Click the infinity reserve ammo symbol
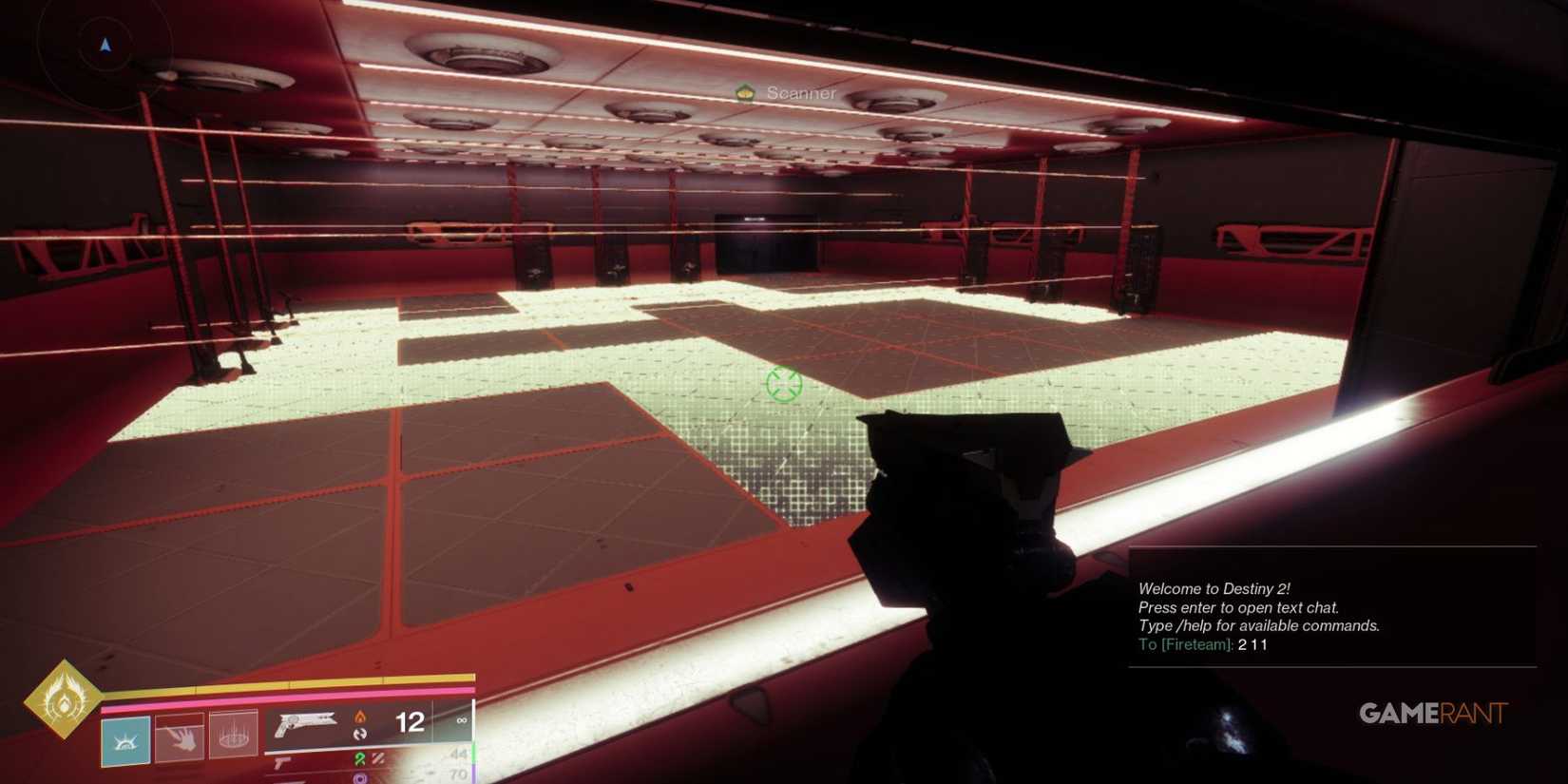The width and height of the screenshot is (1568, 784). pyautogui.click(x=462, y=720)
